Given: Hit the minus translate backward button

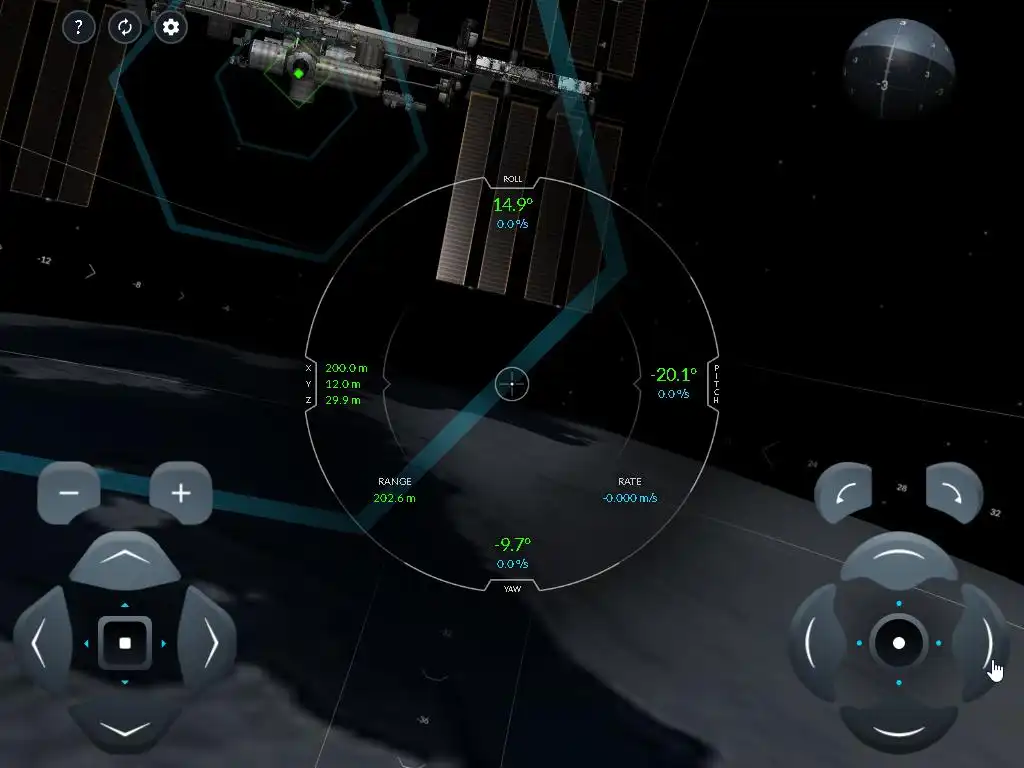Looking at the screenshot, I should (69, 493).
